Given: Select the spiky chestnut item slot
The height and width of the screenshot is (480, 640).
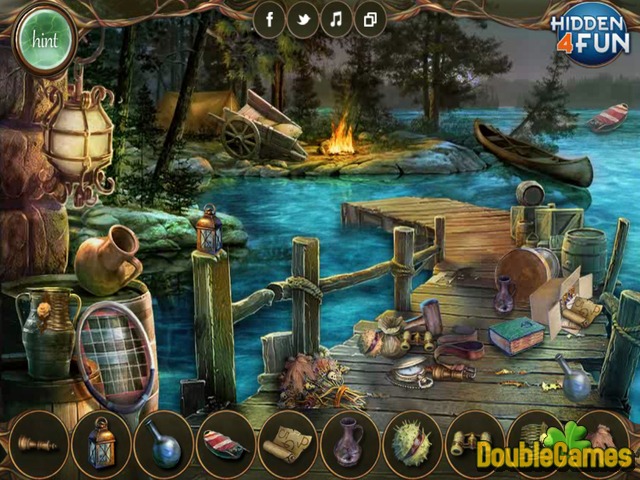Looking at the screenshot, I should click(x=410, y=441).
